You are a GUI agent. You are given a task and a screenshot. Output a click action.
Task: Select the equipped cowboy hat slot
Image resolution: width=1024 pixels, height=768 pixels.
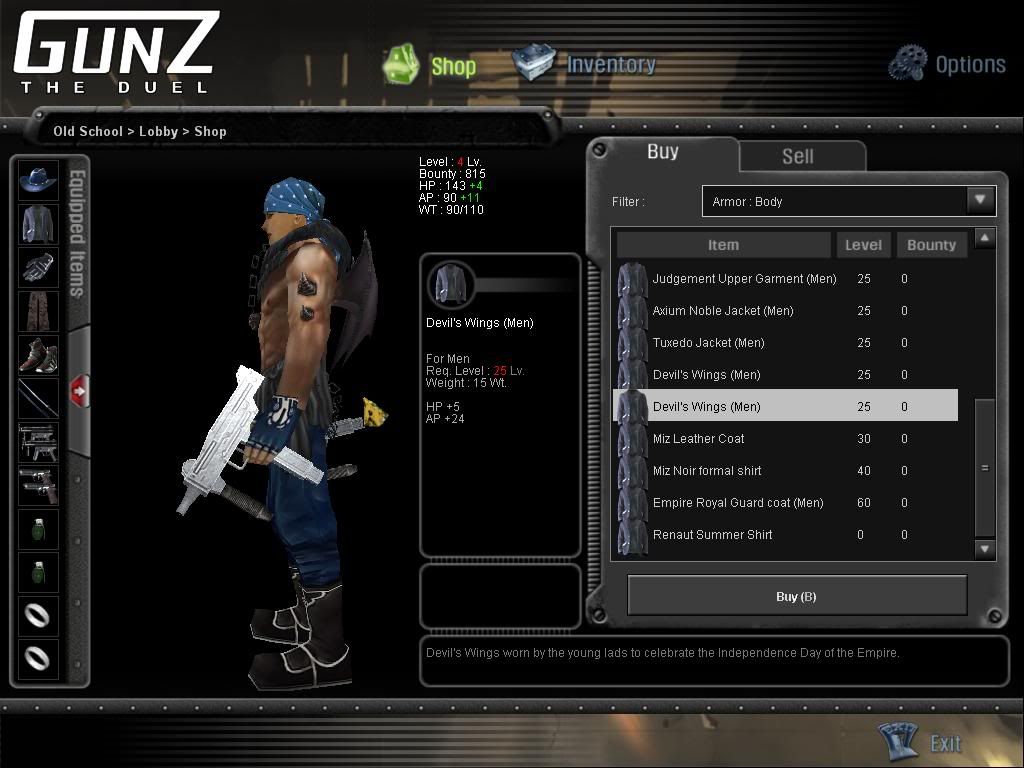[x=39, y=181]
